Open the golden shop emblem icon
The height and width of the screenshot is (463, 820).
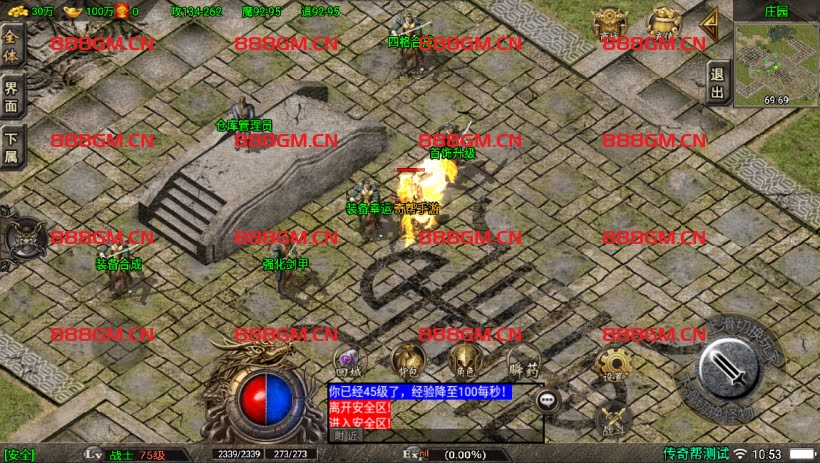tap(609, 22)
